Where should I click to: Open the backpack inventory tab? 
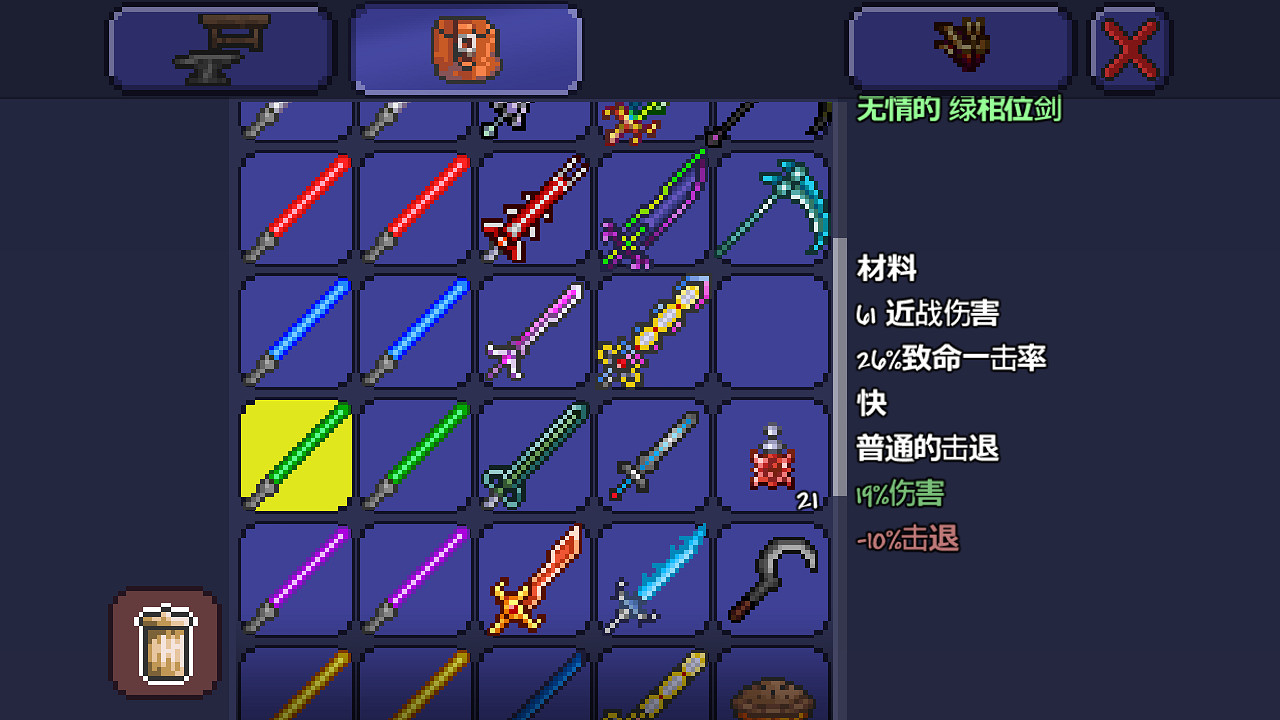(x=465, y=47)
